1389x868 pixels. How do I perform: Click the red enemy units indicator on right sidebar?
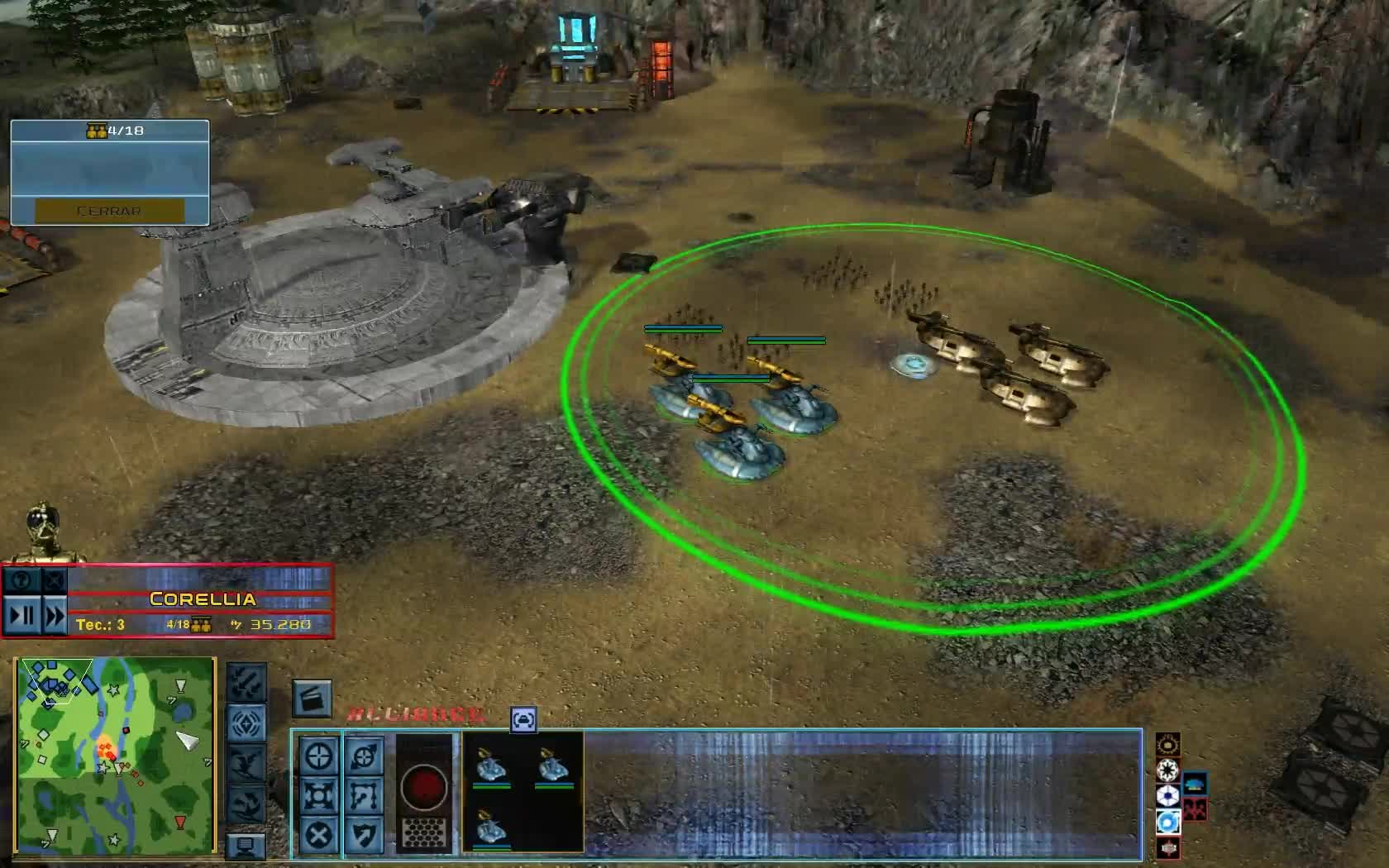coord(1195,809)
